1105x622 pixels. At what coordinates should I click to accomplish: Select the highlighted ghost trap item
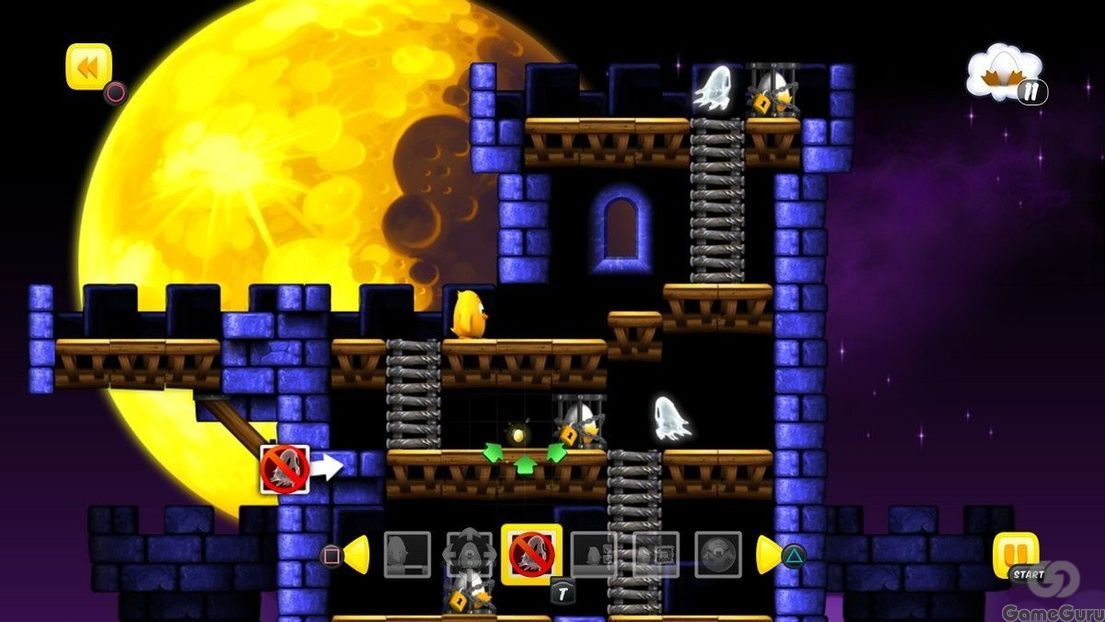(531, 554)
